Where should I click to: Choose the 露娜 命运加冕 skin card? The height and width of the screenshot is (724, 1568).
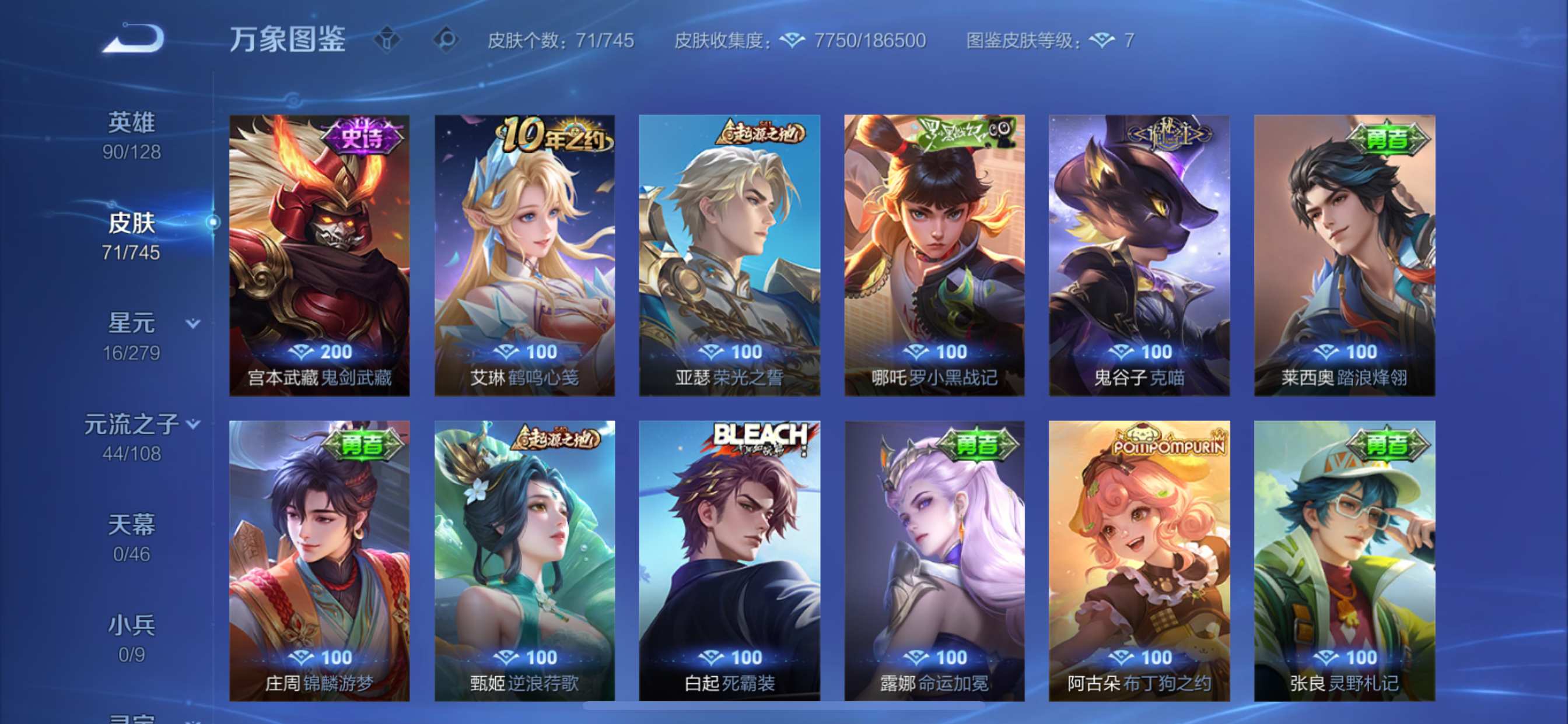point(934,560)
